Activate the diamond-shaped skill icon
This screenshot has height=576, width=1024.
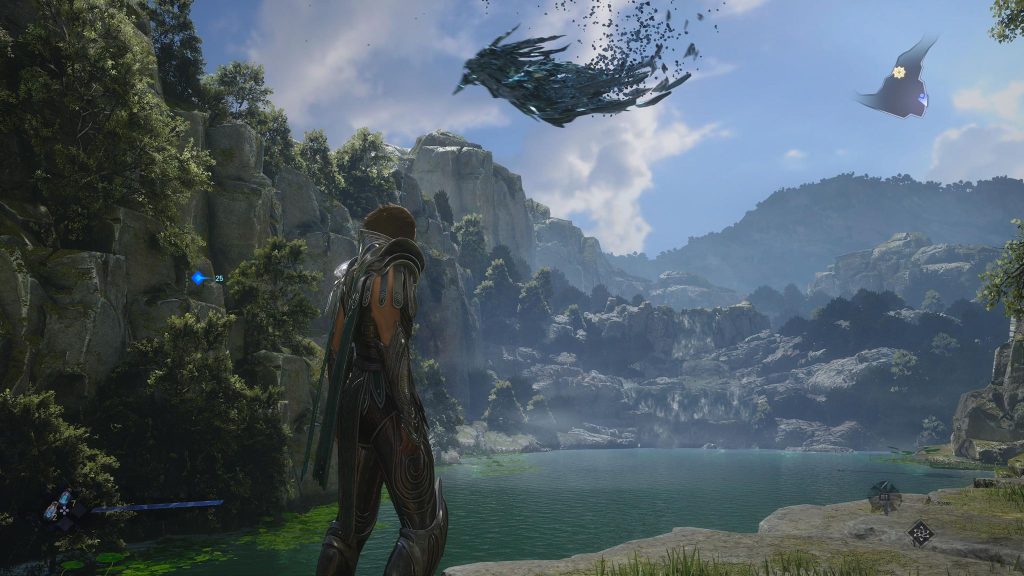(920, 533)
